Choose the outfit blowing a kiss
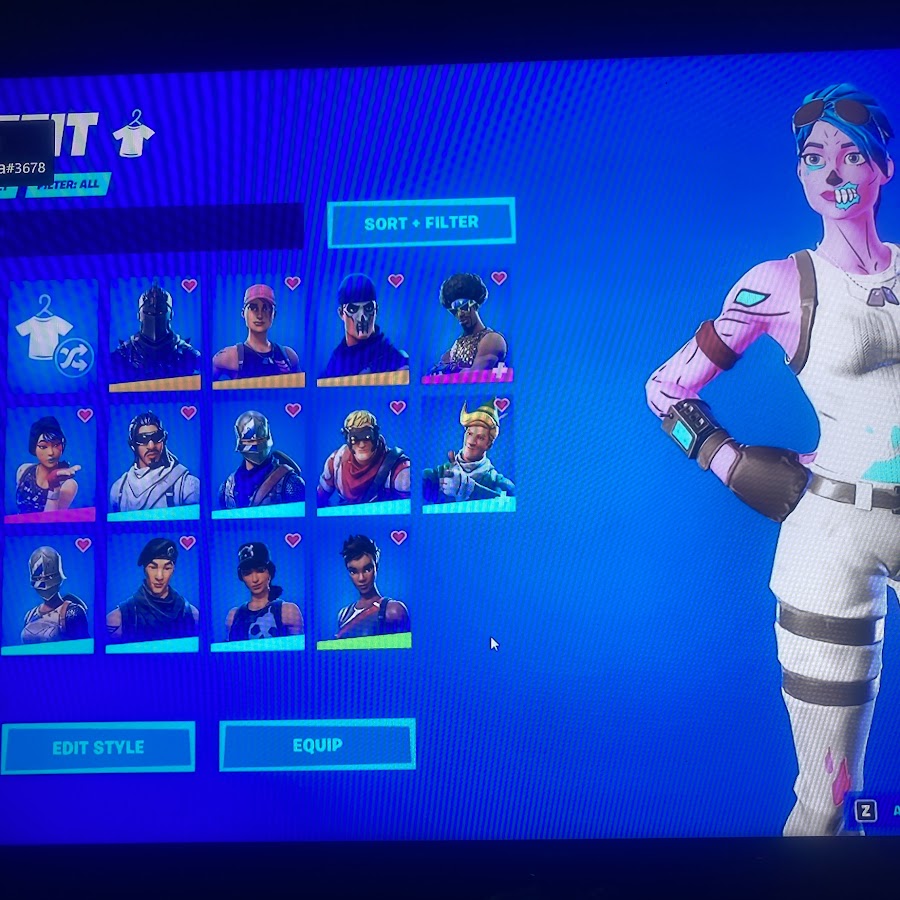This screenshot has width=900, height=900. pos(50,465)
